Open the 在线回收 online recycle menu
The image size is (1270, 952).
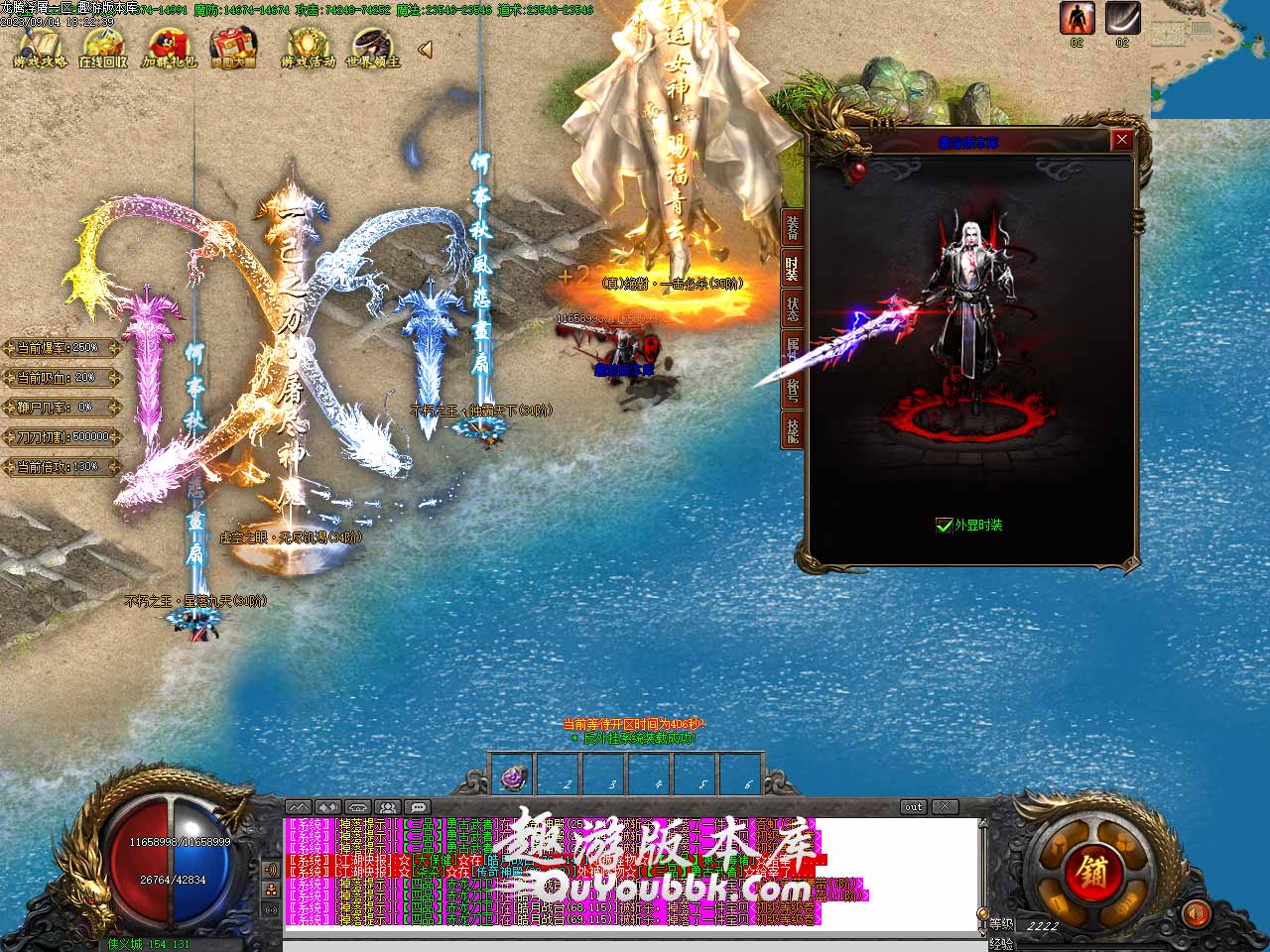(103, 47)
